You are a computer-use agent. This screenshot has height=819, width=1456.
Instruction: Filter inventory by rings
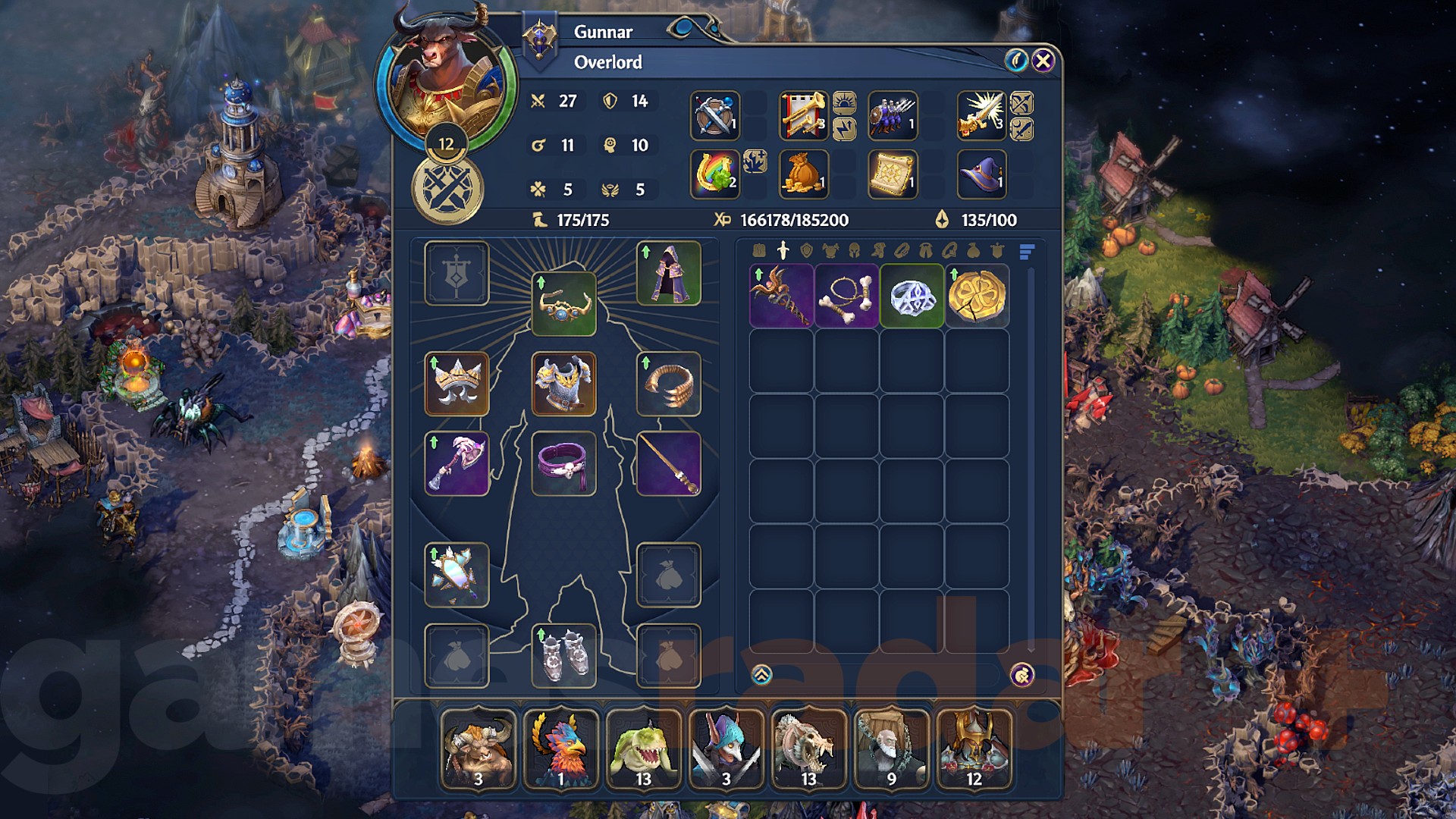pyautogui.click(x=902, y=249)
